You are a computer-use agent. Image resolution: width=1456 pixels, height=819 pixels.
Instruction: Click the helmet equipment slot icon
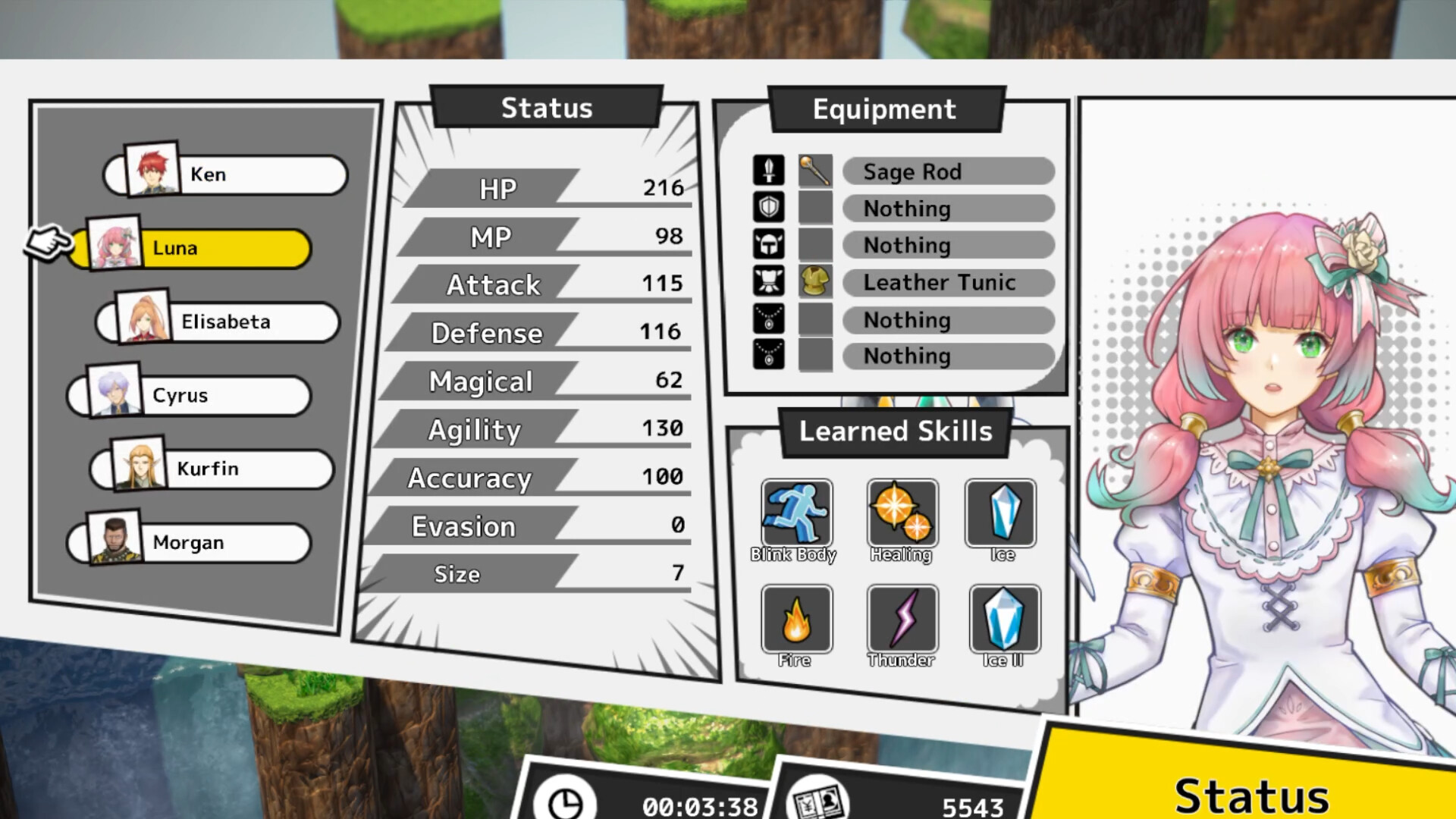(768, 244)
